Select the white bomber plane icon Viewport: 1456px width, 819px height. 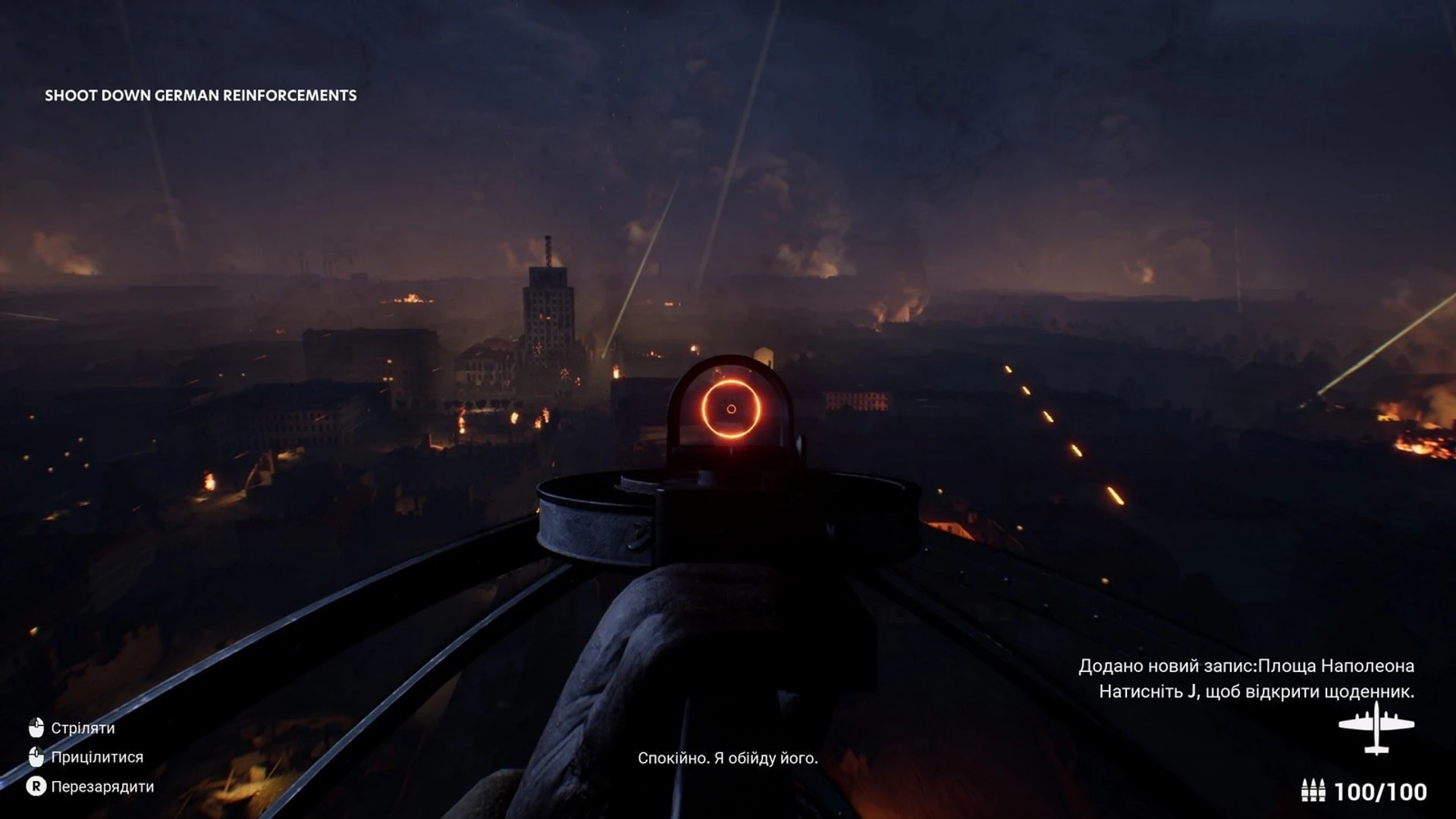(1376, 728)
